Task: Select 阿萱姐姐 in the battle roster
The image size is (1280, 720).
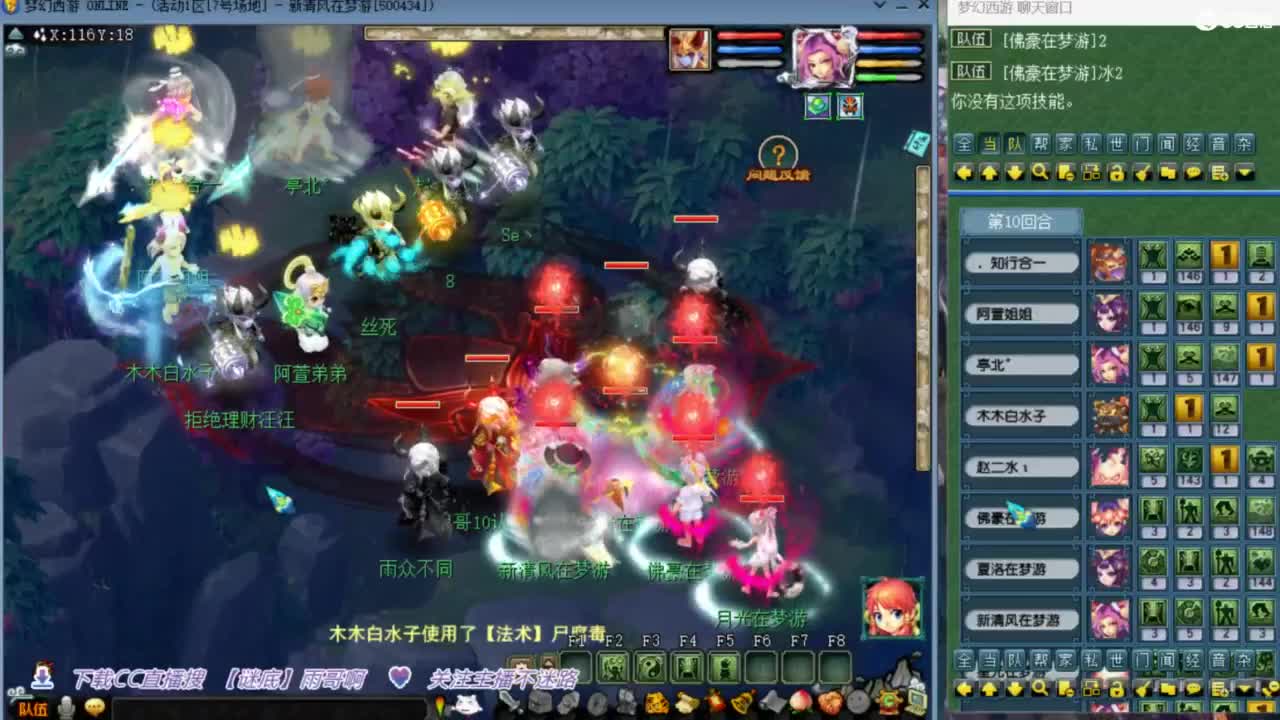Action: (1020, 313)
